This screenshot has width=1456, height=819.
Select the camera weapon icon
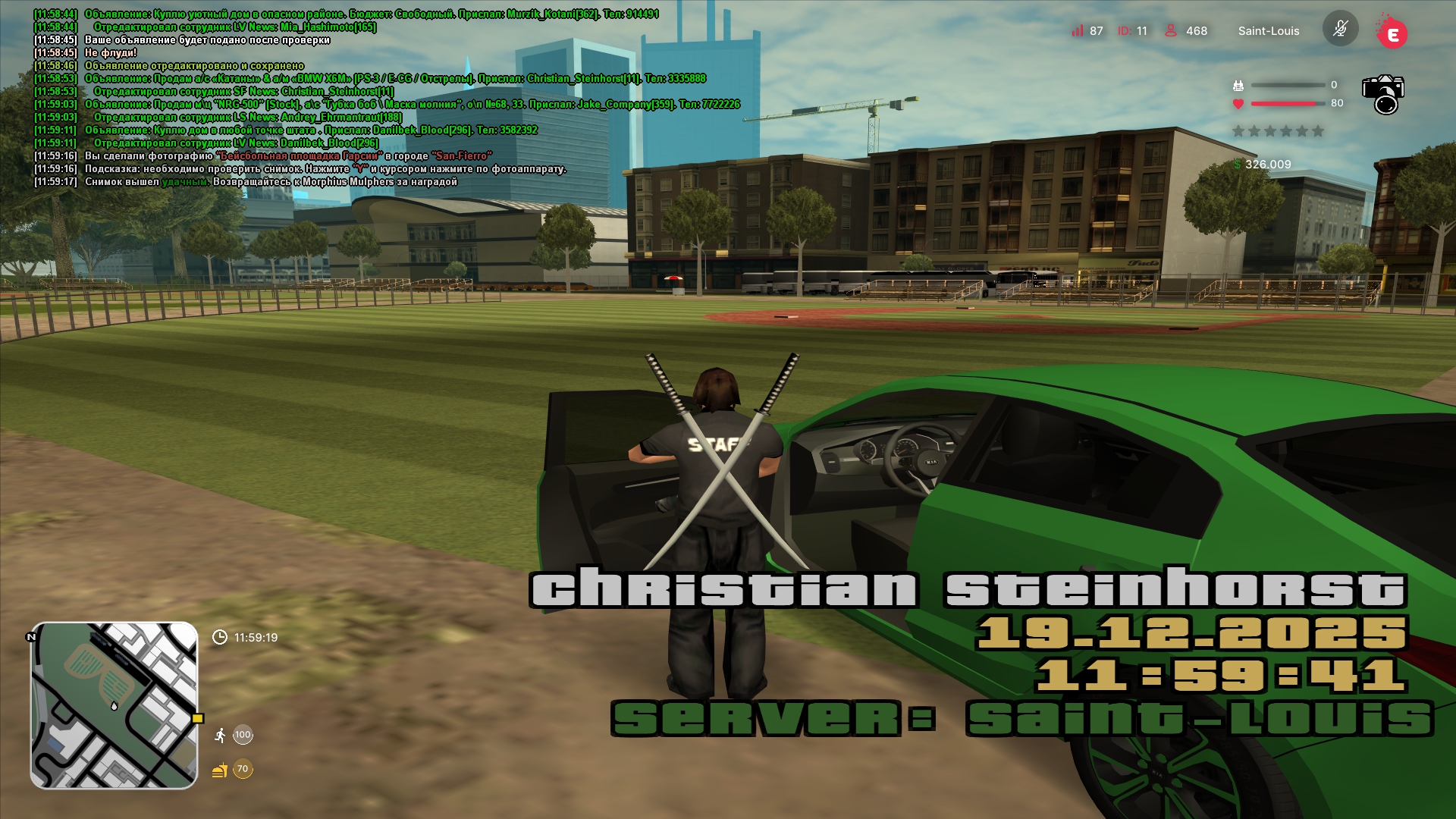pyautogui.click(x=1383, y=94)
